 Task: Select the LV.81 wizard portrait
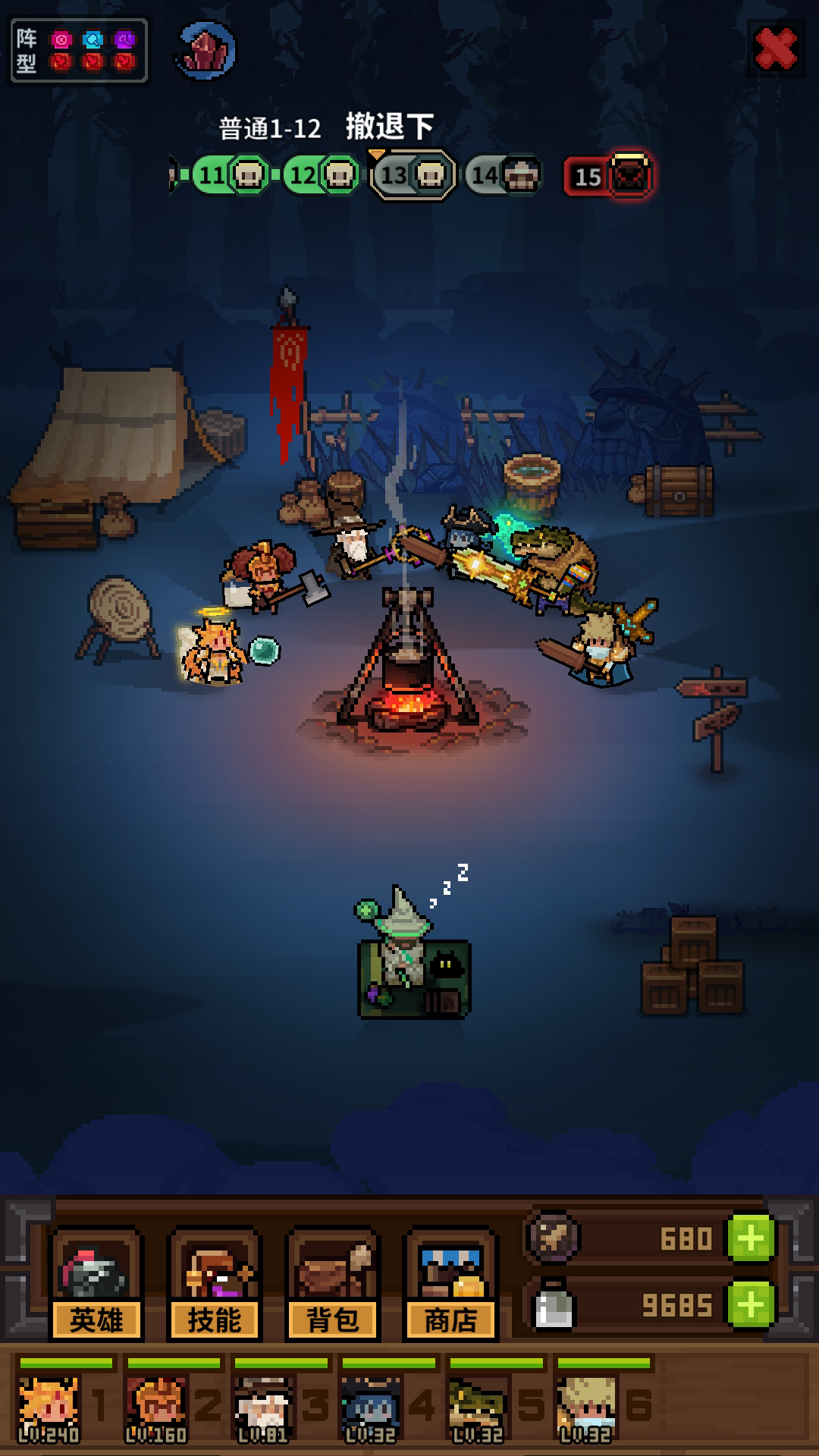pos(263,1408)
